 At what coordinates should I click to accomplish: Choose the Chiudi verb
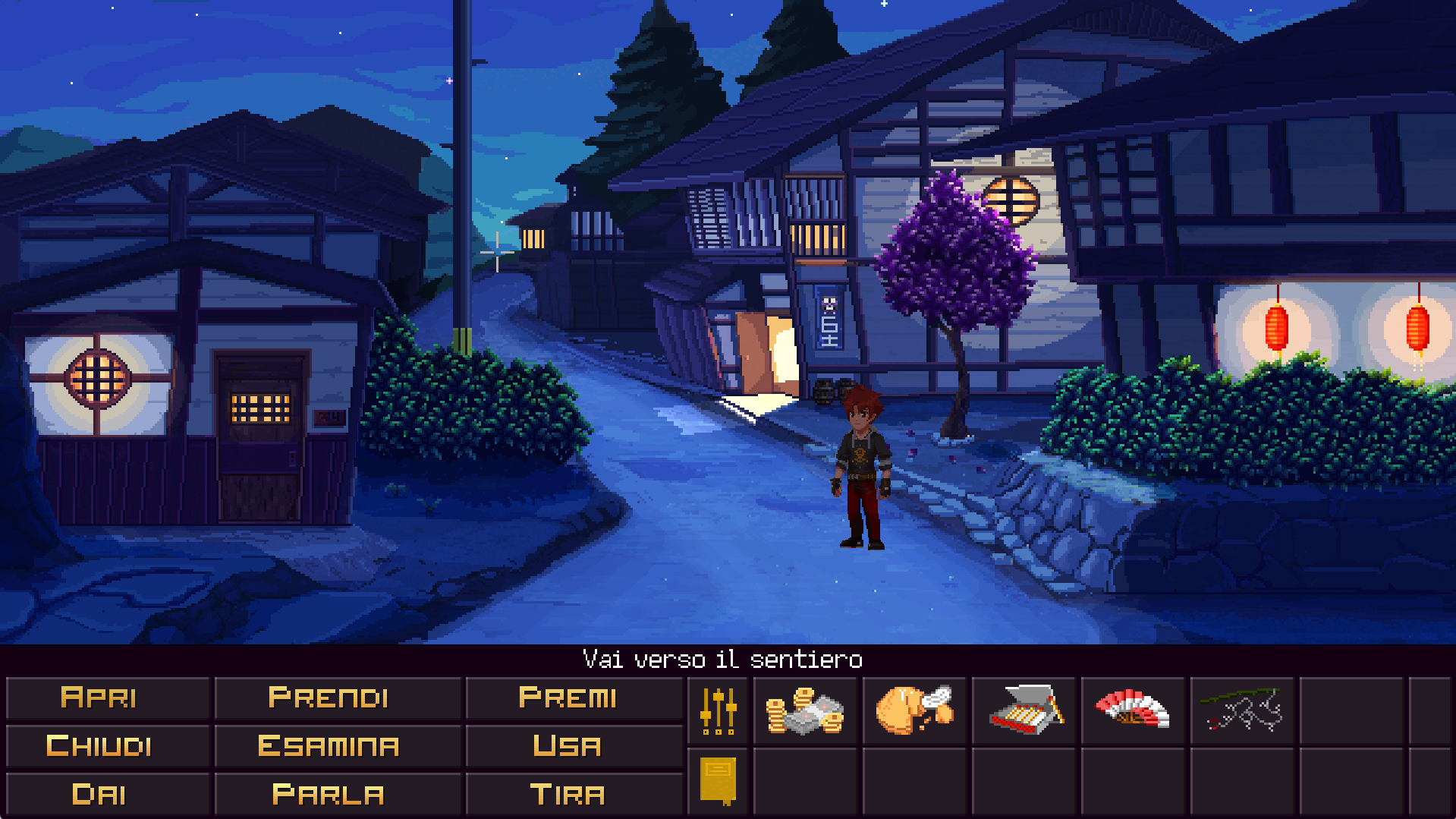[x=99, y=746]
